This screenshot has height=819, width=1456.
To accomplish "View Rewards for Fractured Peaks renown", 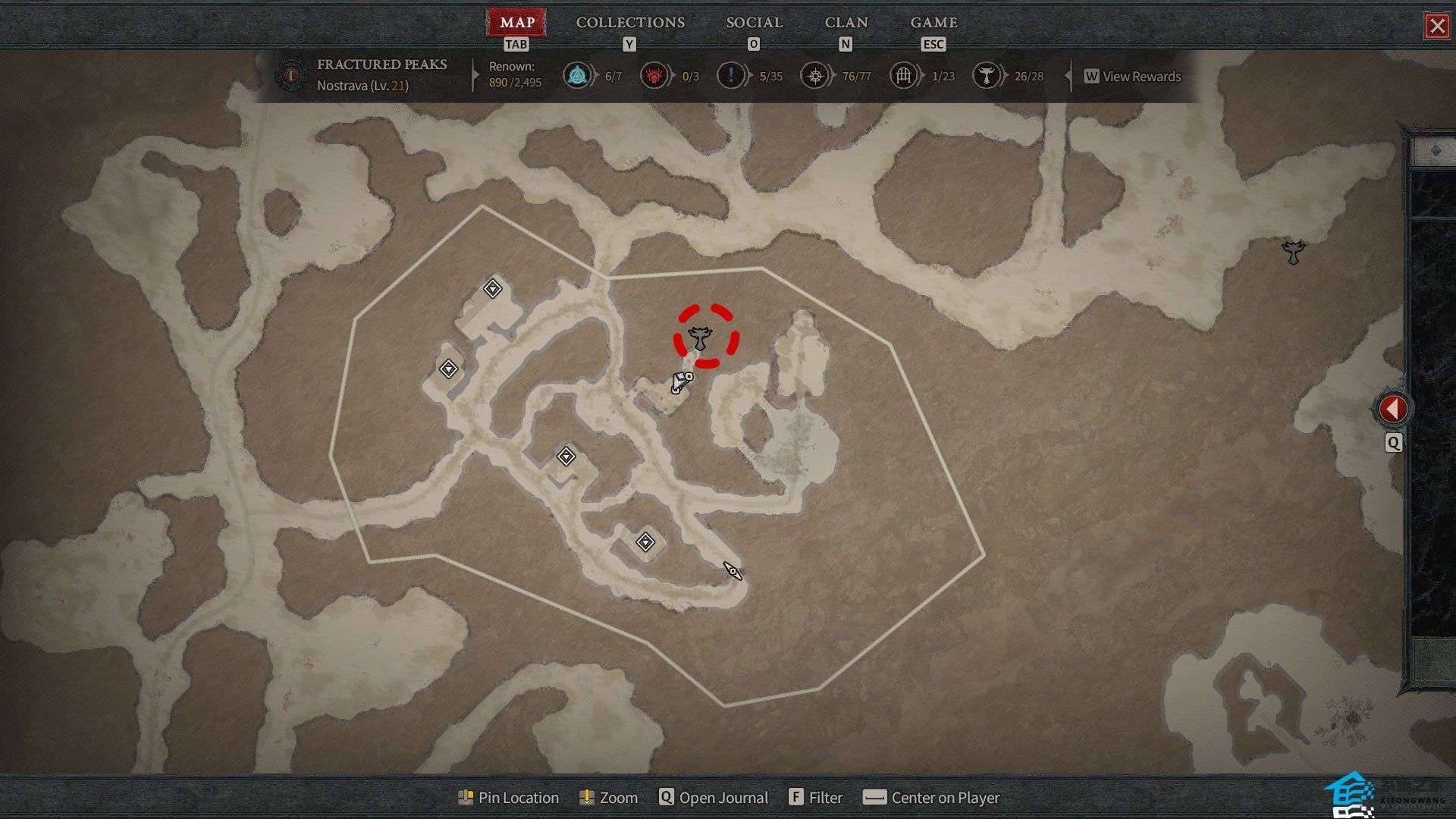I will [1133, 77].
